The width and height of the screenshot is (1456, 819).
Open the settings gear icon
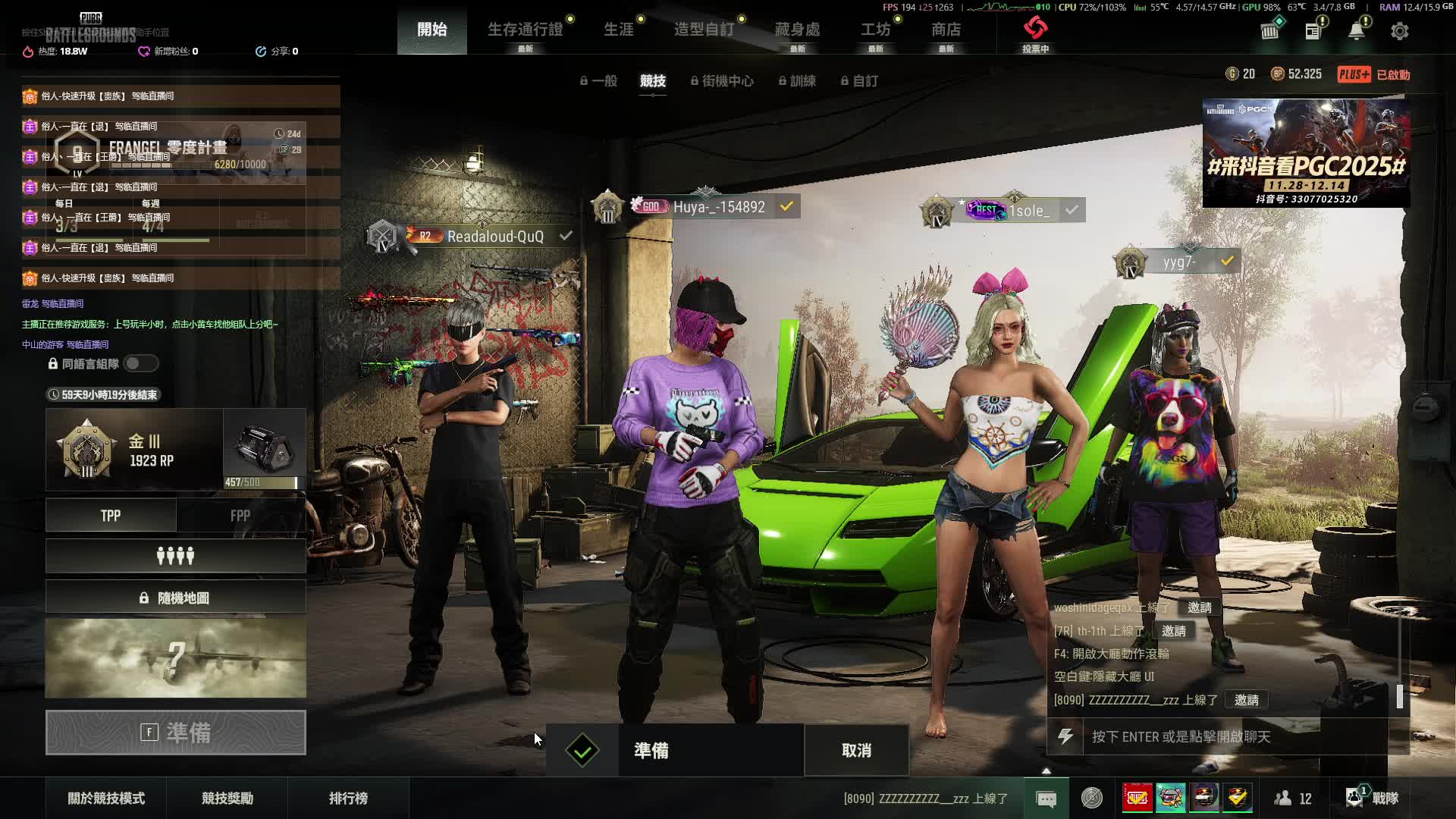(x=1399, y=31)
